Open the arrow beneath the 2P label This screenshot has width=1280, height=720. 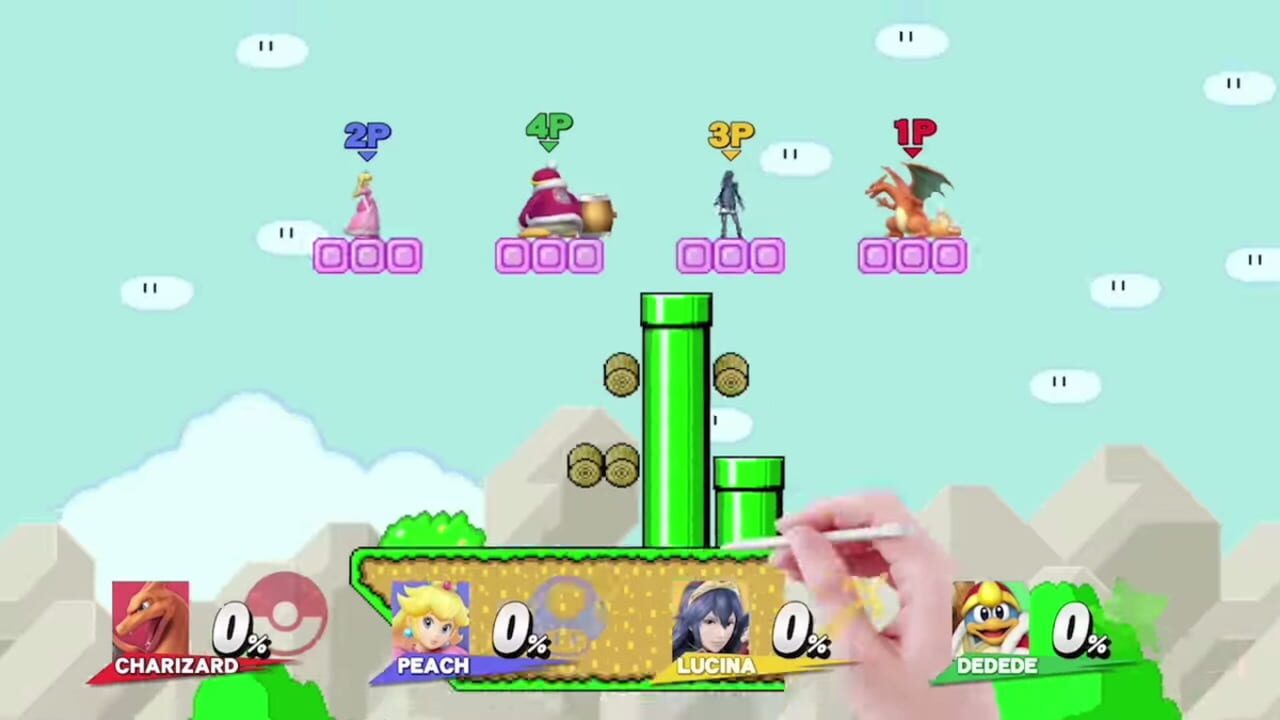pyautogui.click(x=366, y=156)
